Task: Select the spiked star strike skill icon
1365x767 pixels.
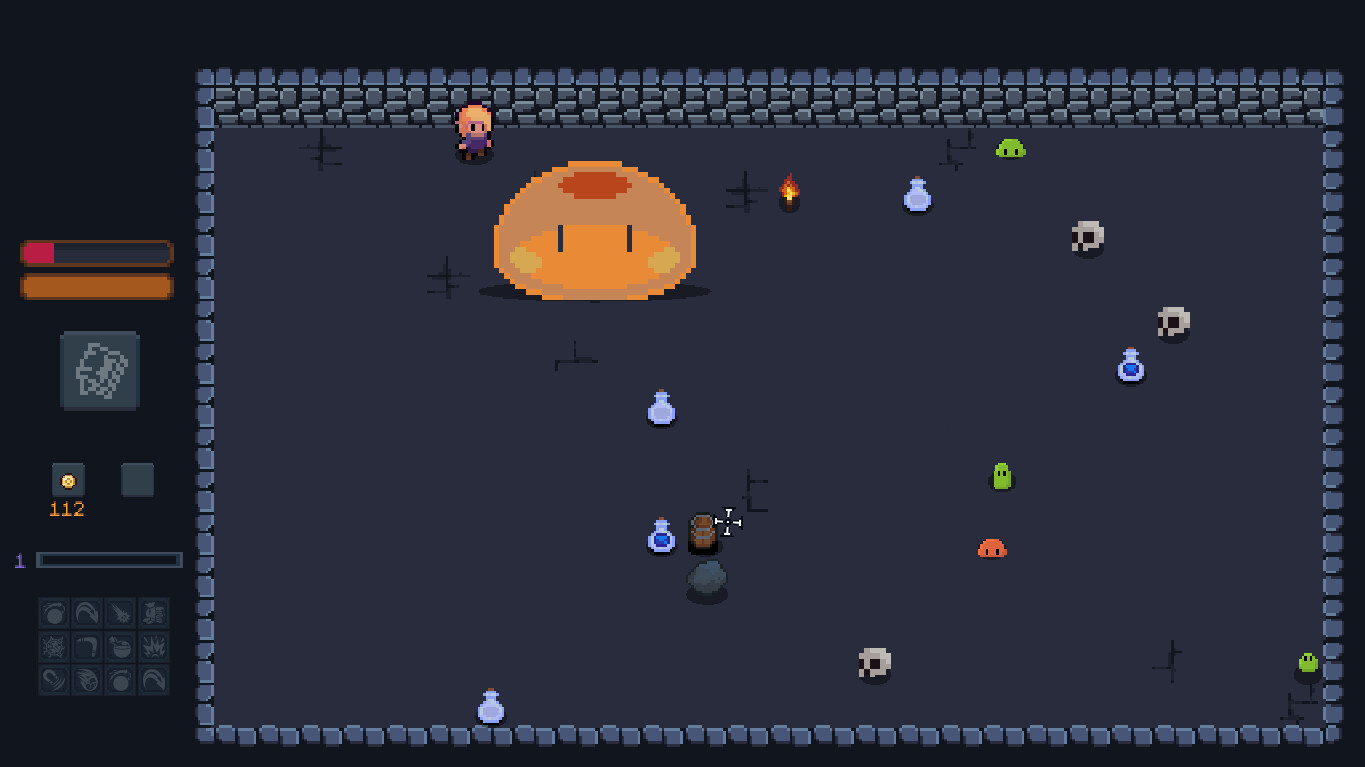Action: pos(120,613)
